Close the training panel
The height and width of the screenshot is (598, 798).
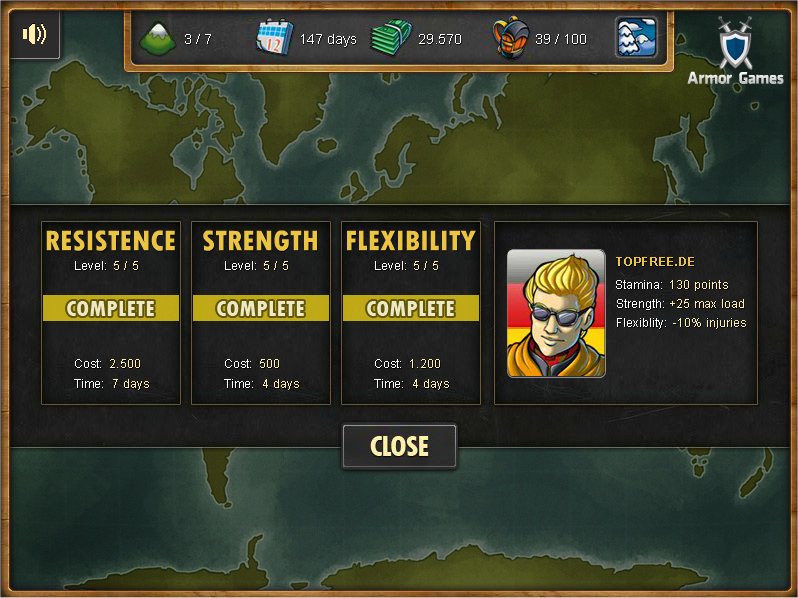pyautogui.click(x=399, y=446)
